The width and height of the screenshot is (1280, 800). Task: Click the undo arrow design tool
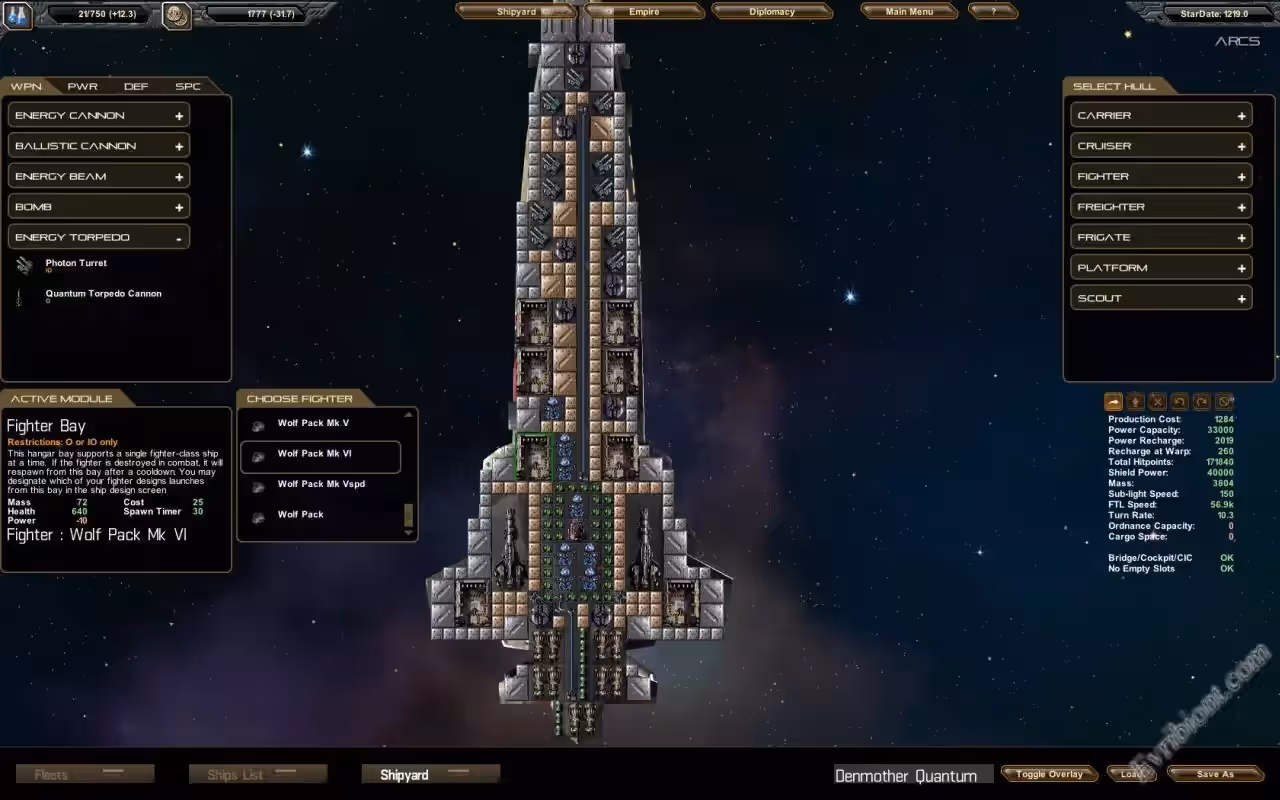[1180, 401]
